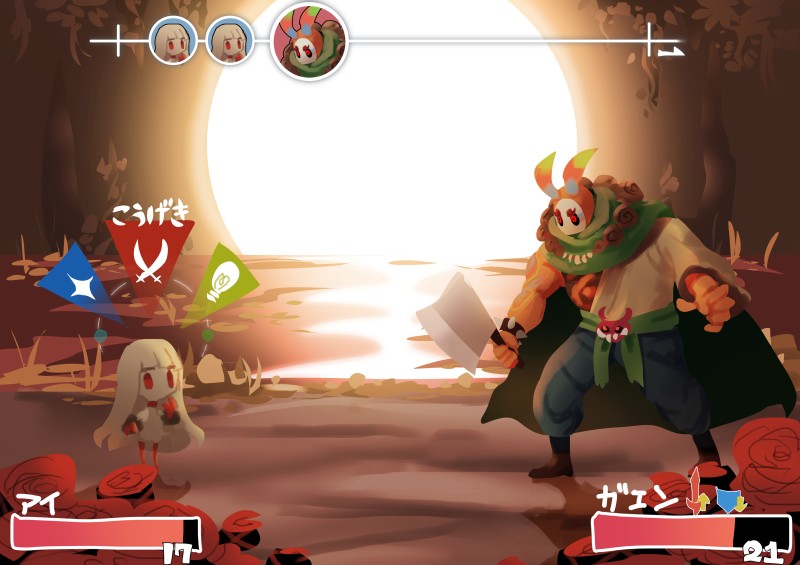Pick the green lightbulb command
The width and height of the screenshot is (800, 565).
220,281
